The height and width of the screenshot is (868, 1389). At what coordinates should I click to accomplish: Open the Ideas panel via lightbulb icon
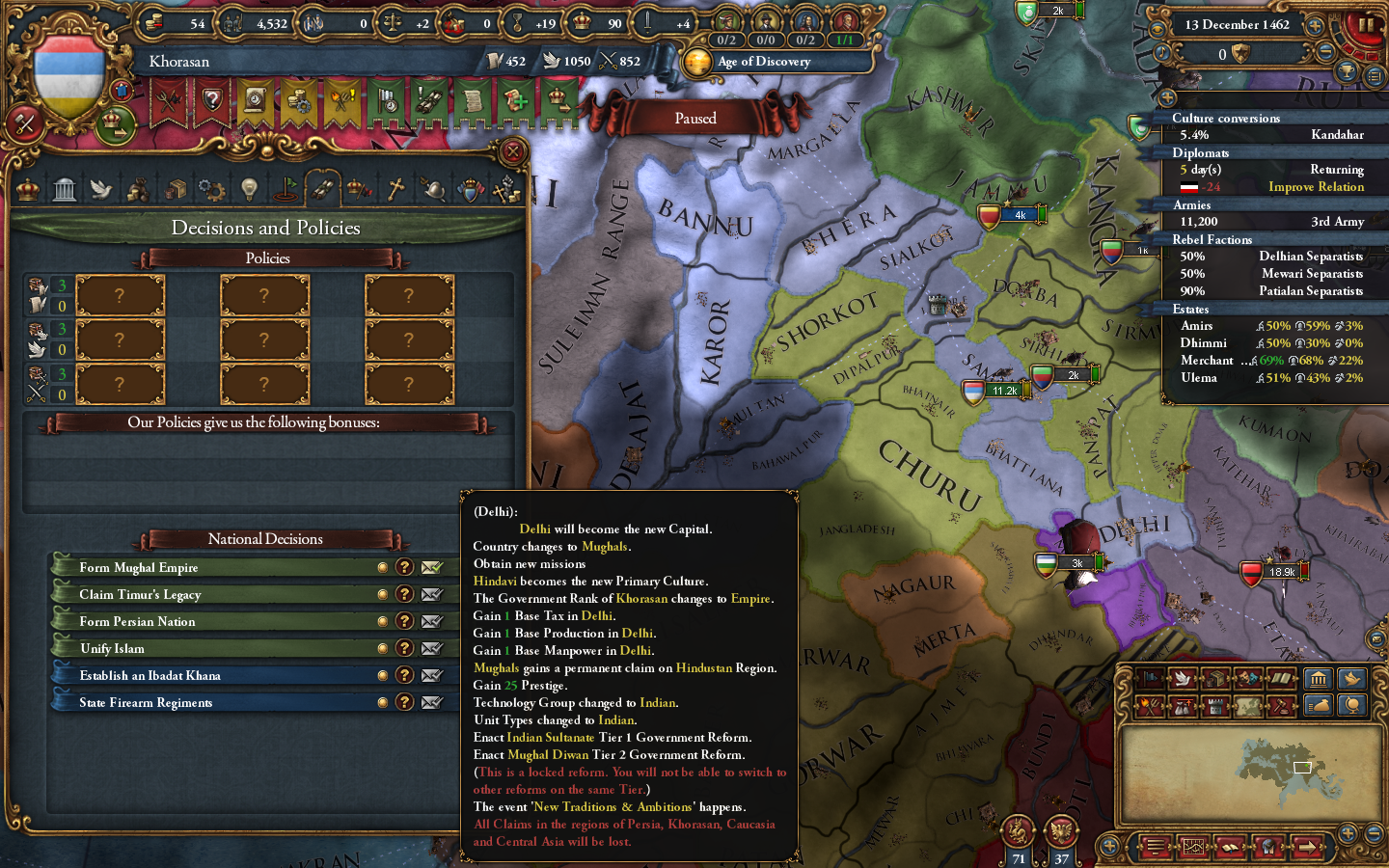249,188
